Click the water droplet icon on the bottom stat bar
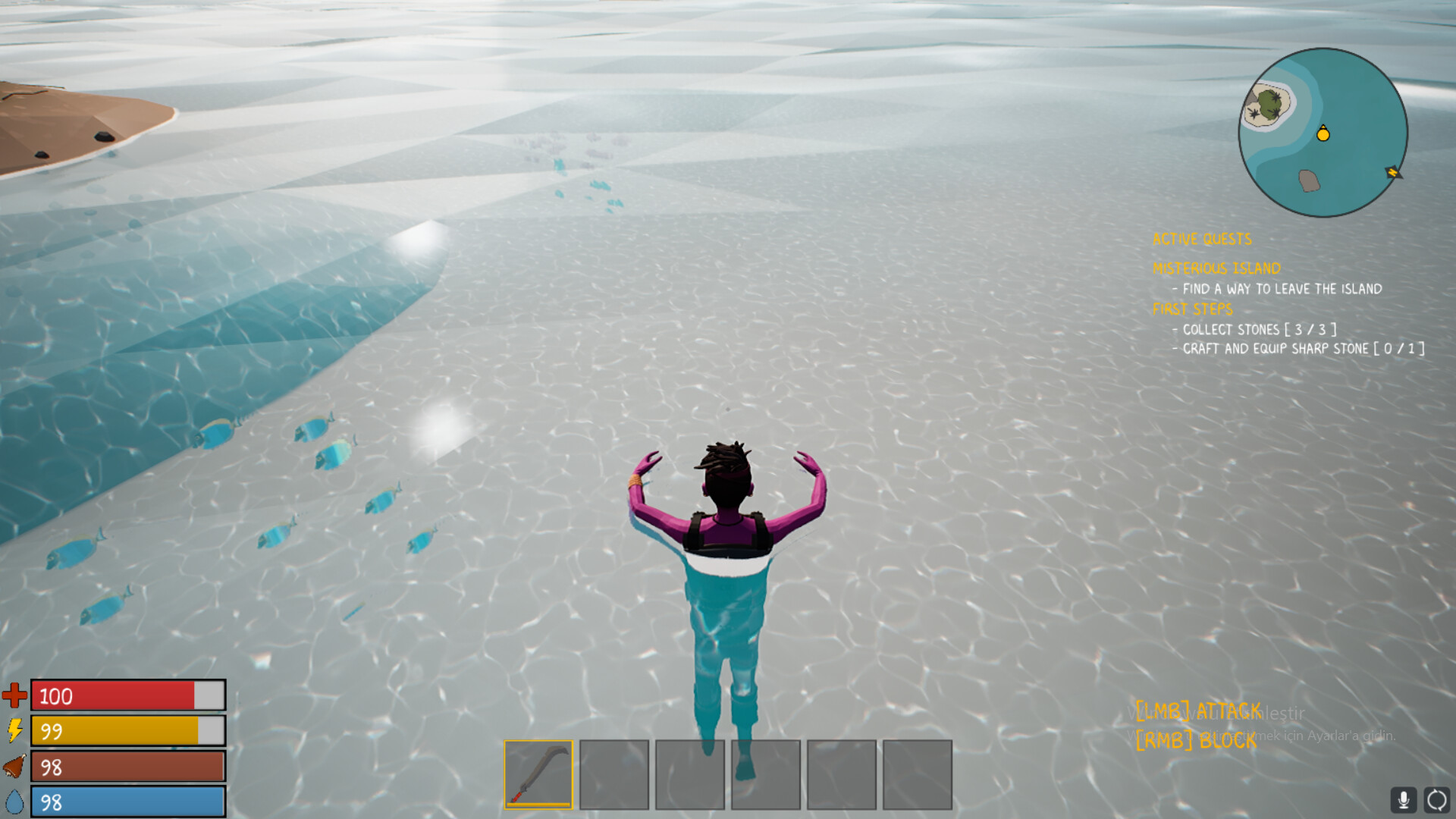This screenshot has width=1456, height=819. tap(15, 800)
